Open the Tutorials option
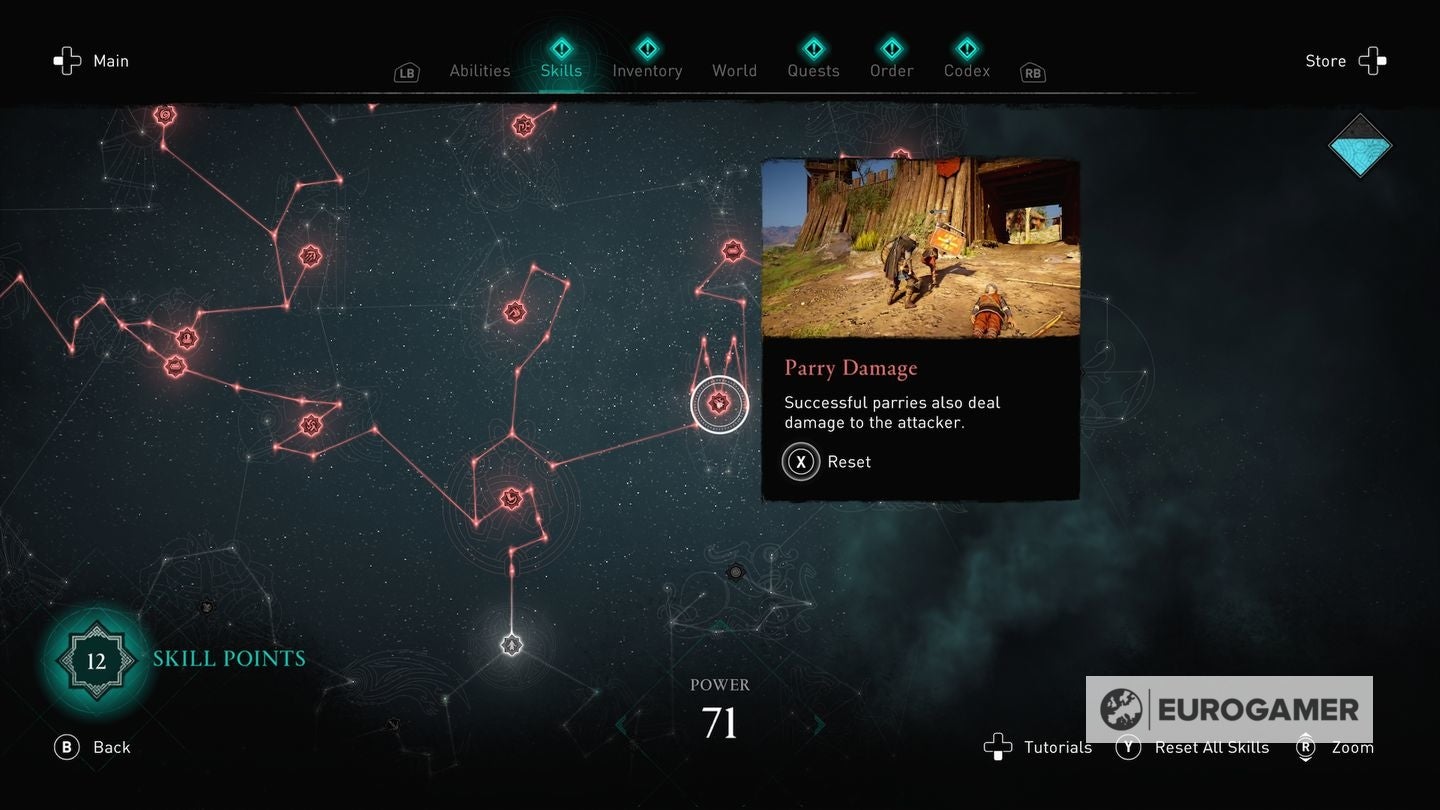The image size is (1440, 810). [x=1038, y=747]
